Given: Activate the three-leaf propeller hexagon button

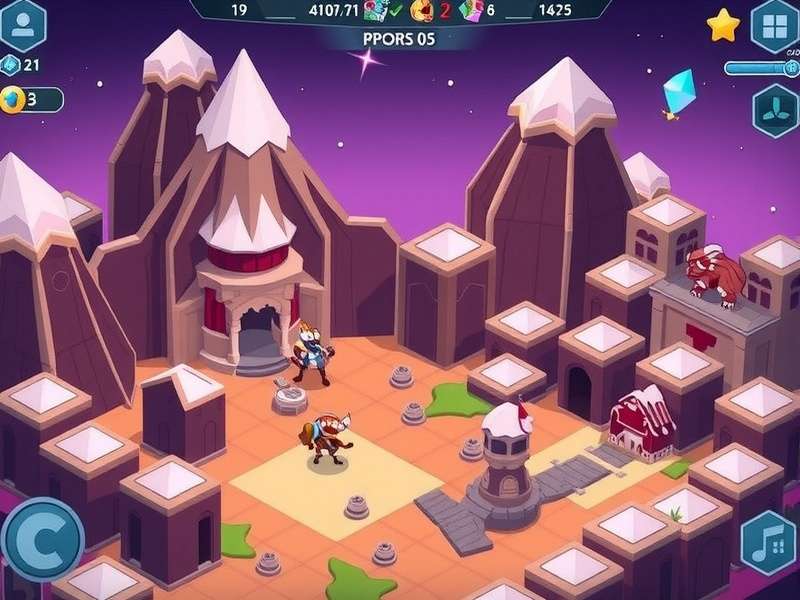Looking at the screenshot, I should click(x=776, y=109).
